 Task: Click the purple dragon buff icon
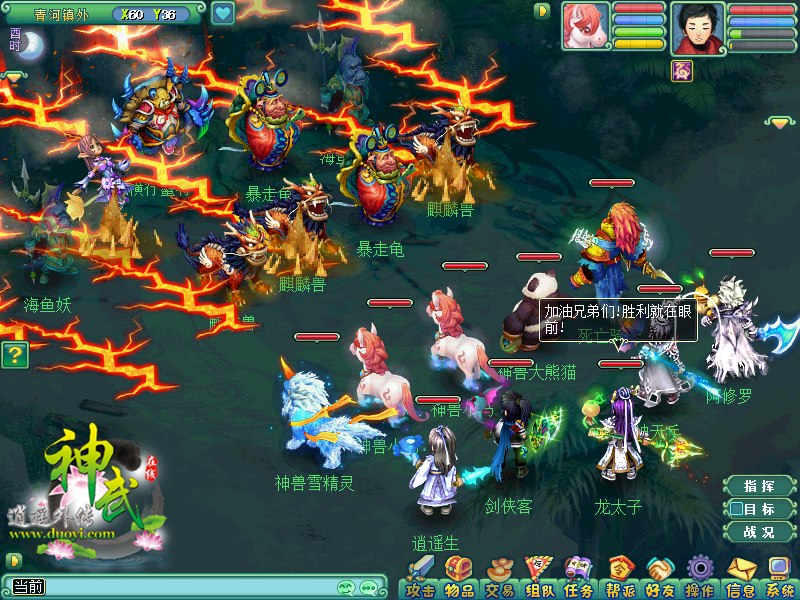click(684, 69)
